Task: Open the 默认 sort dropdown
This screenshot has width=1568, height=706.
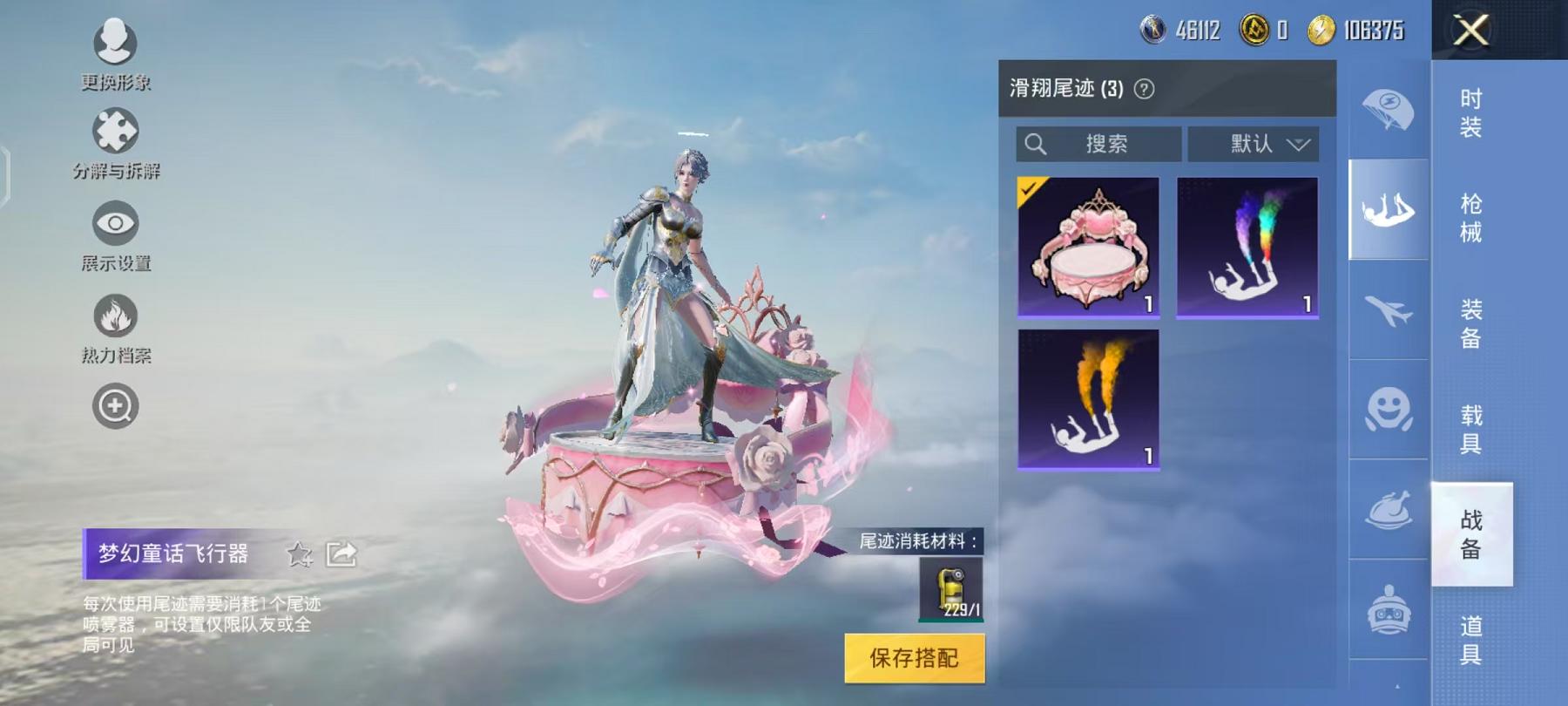Action: (x=1254, y=144)
